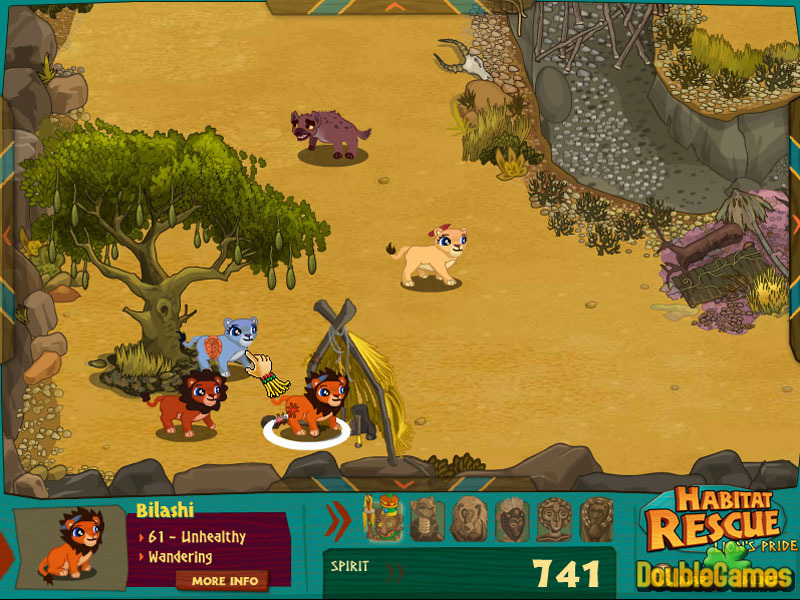The height and width of the screenshot is (600, 800).
Task: Open More Info for Bilashi
Action: 224,580
